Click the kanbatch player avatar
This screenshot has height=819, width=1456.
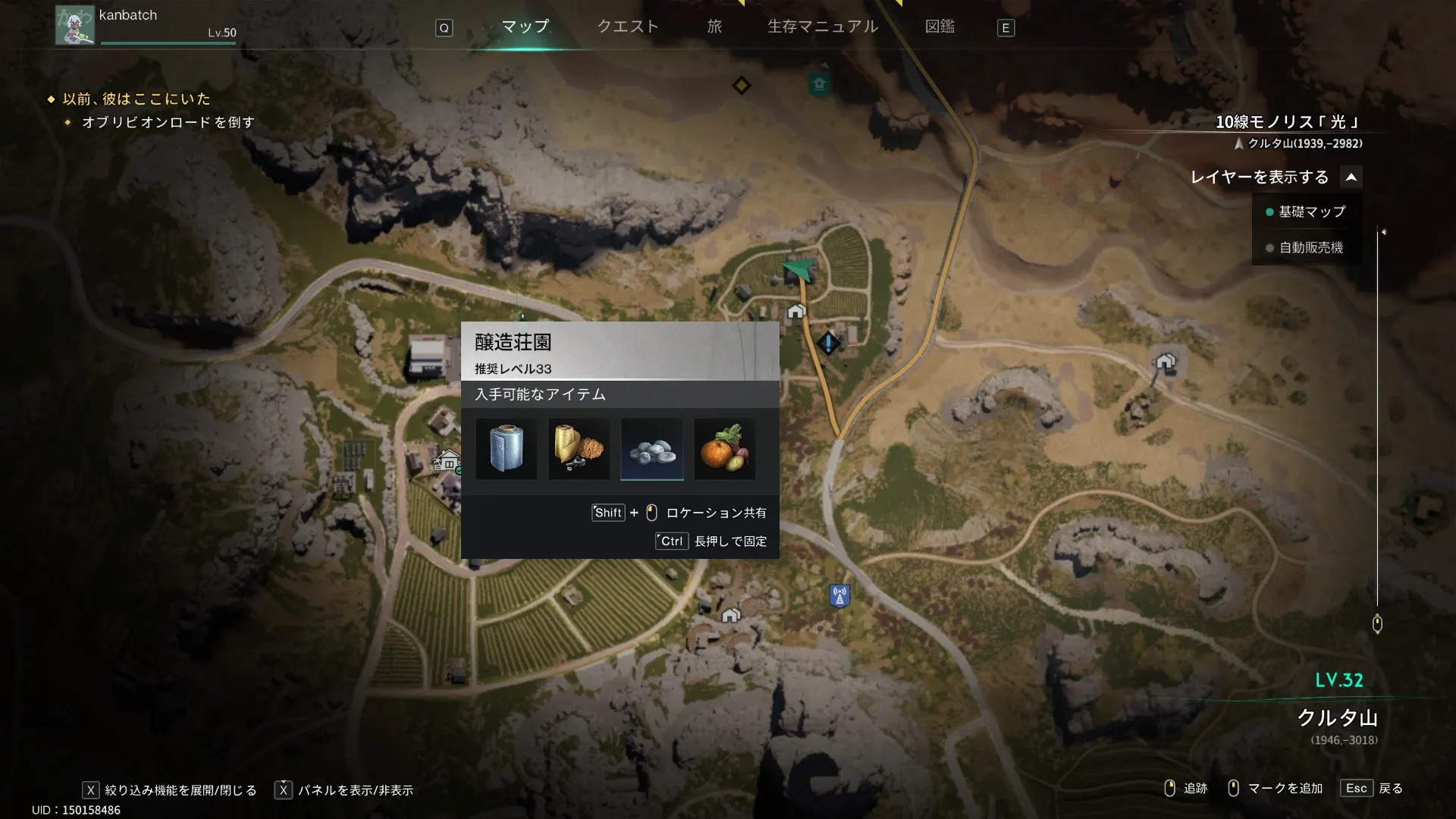75,26
